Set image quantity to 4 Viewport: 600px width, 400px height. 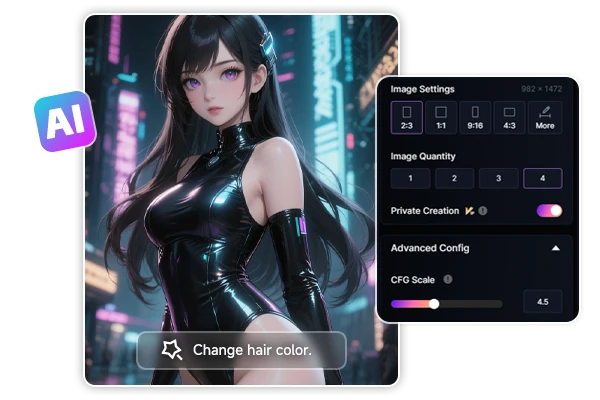click(543, 179)
